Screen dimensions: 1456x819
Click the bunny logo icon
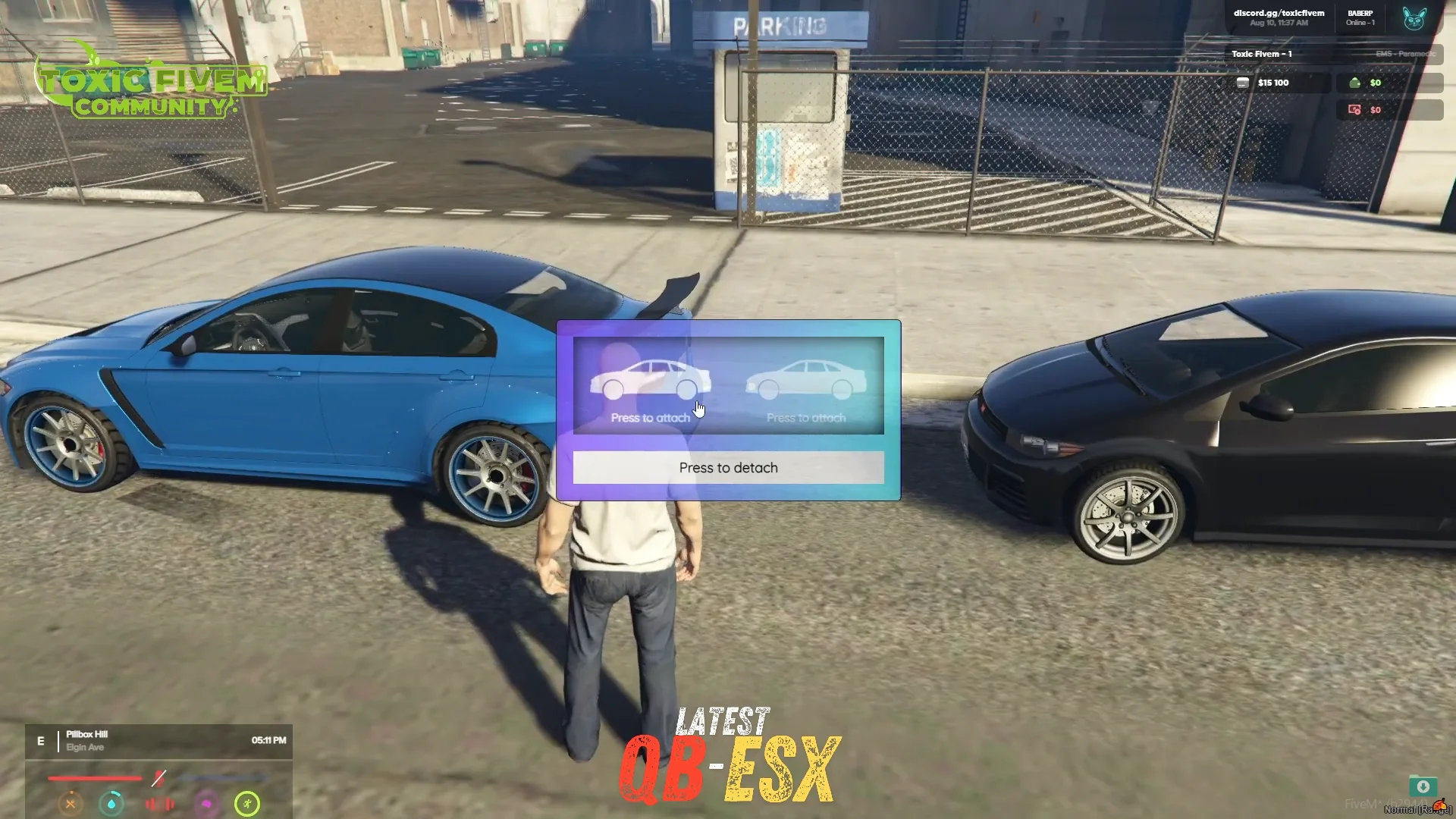coord(1414,18)
